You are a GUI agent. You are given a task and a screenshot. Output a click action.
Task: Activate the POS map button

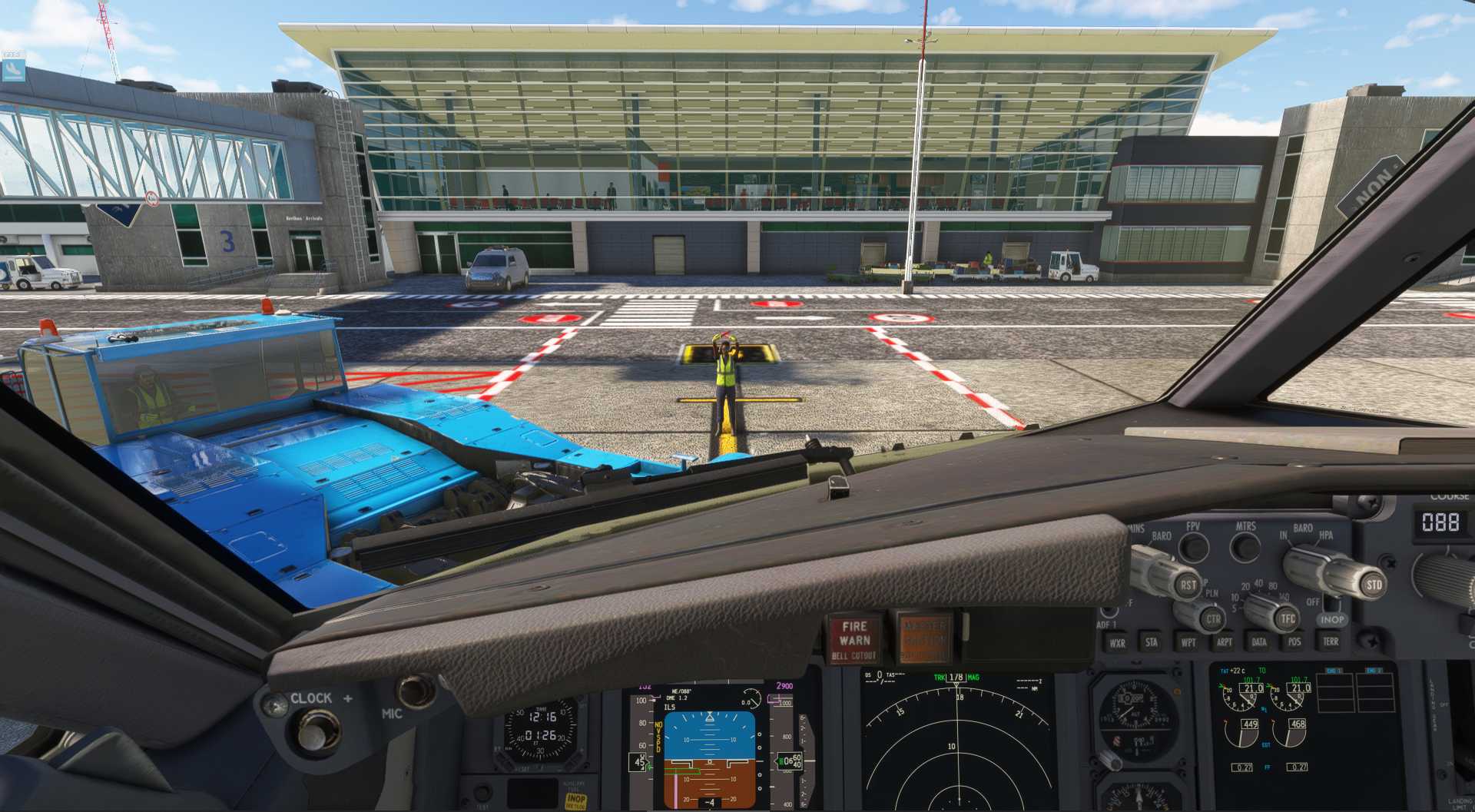pyautogui.click(x=1294, y=641)
